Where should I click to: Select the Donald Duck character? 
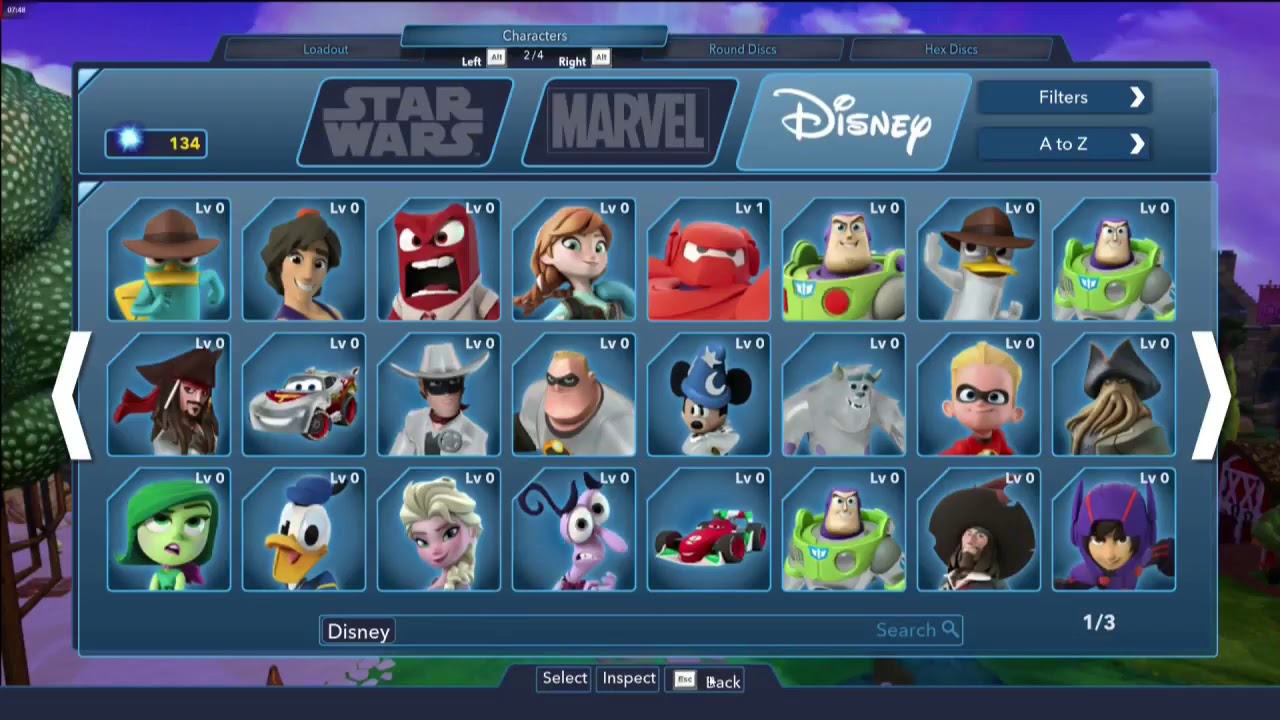pyautogui.click(x=303, y=530)
